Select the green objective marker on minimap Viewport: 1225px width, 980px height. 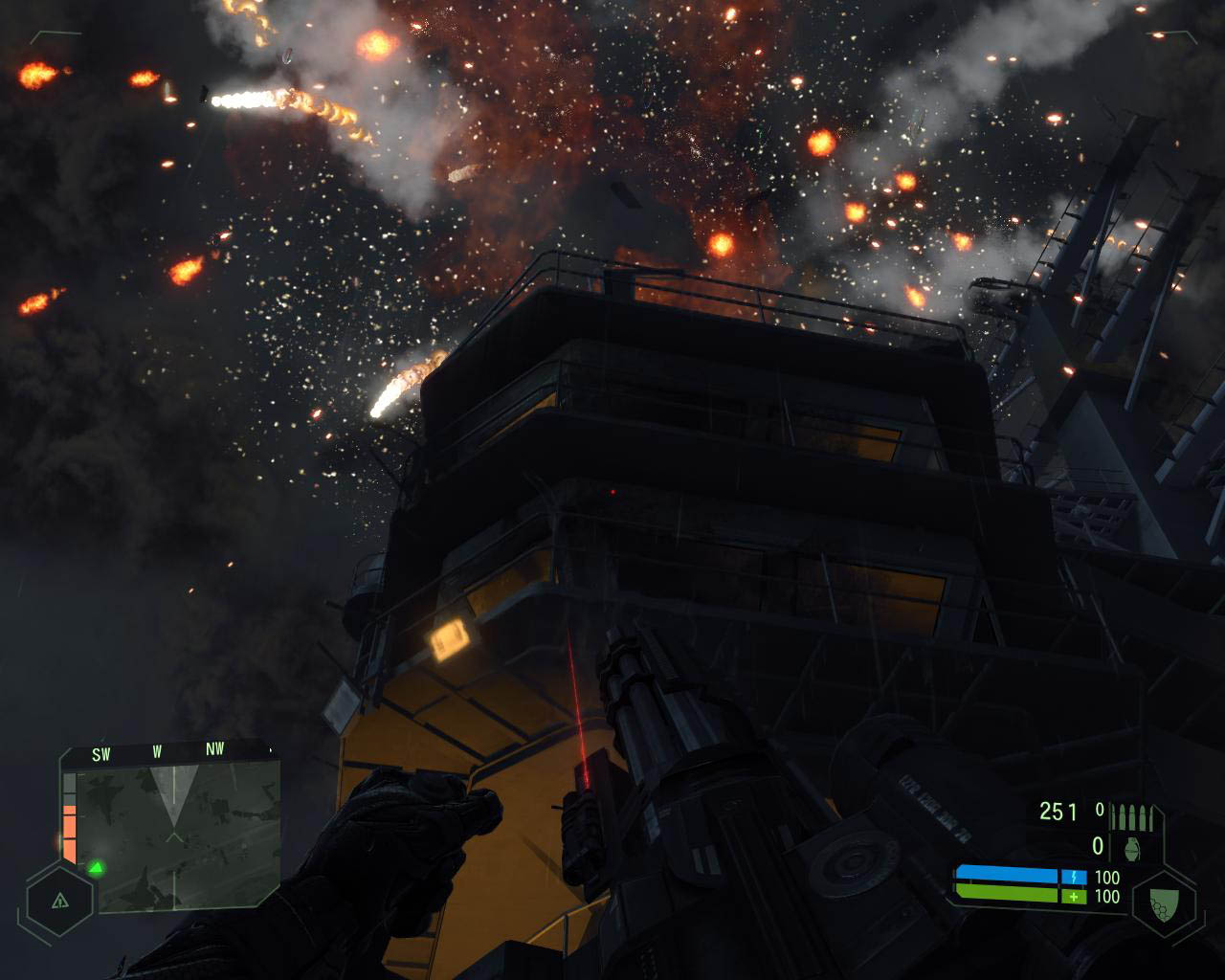[96, 868]
